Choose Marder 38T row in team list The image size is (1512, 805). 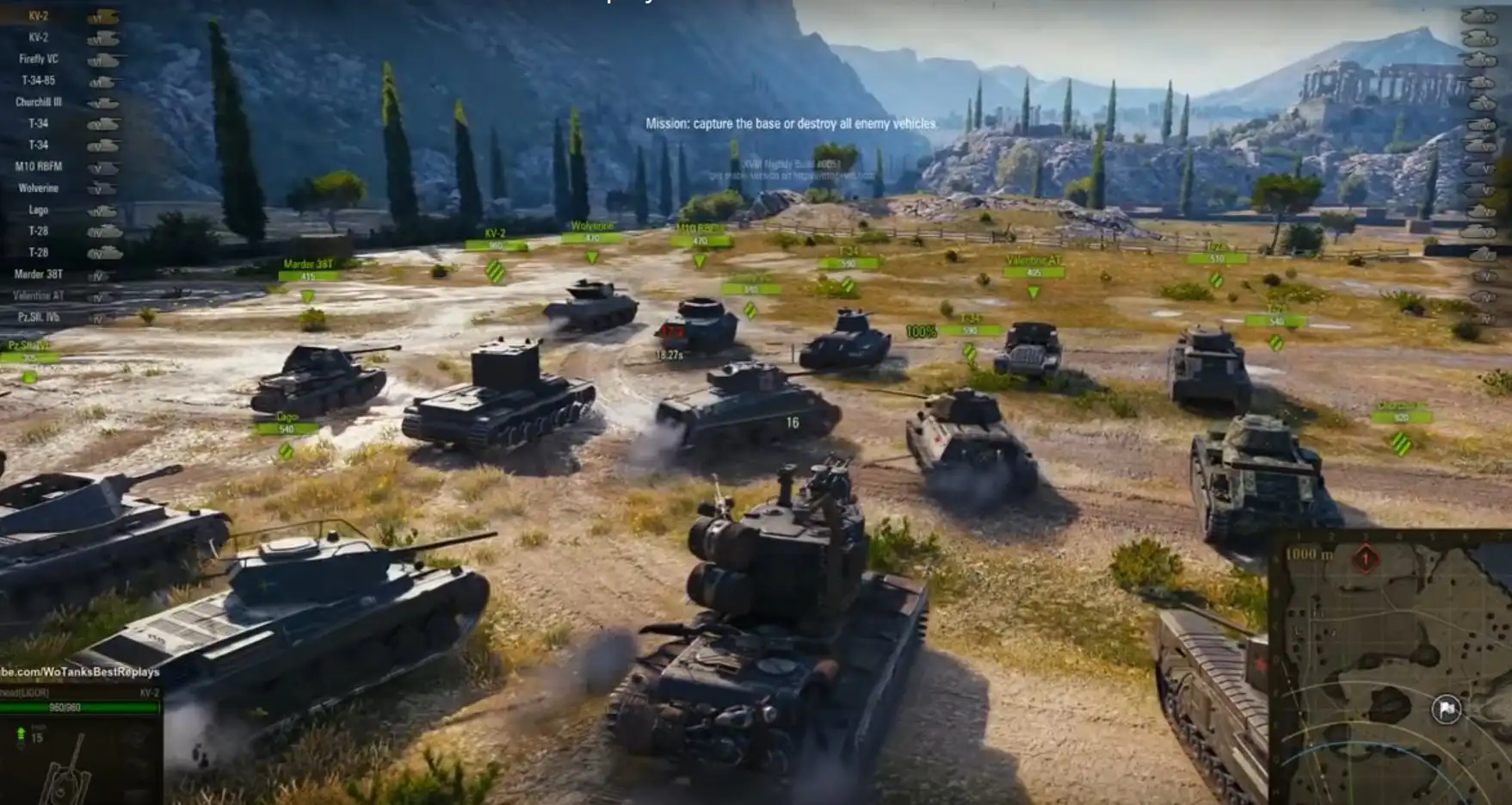(39, 275)
